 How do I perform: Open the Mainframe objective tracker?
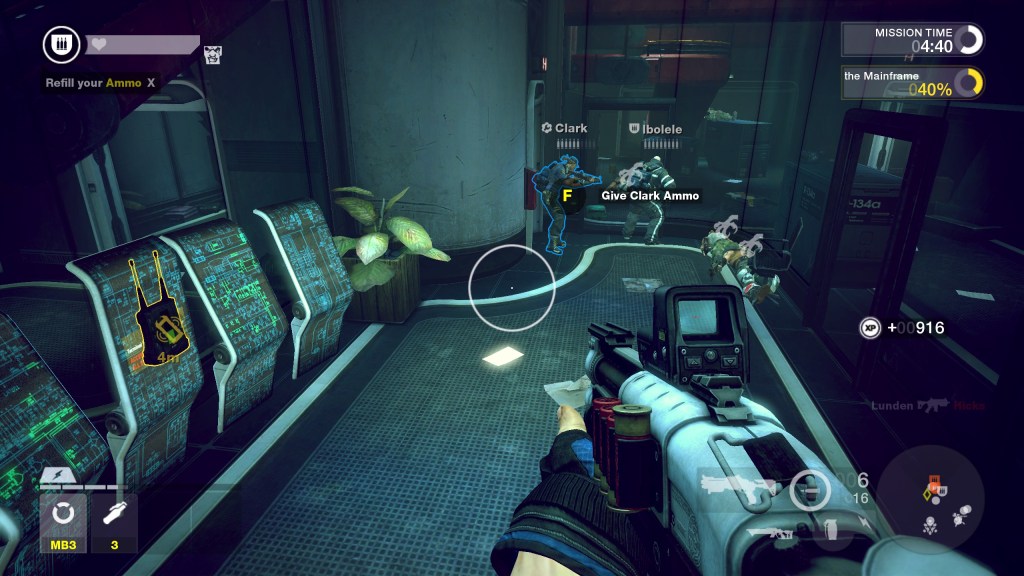tap(912, 83)
